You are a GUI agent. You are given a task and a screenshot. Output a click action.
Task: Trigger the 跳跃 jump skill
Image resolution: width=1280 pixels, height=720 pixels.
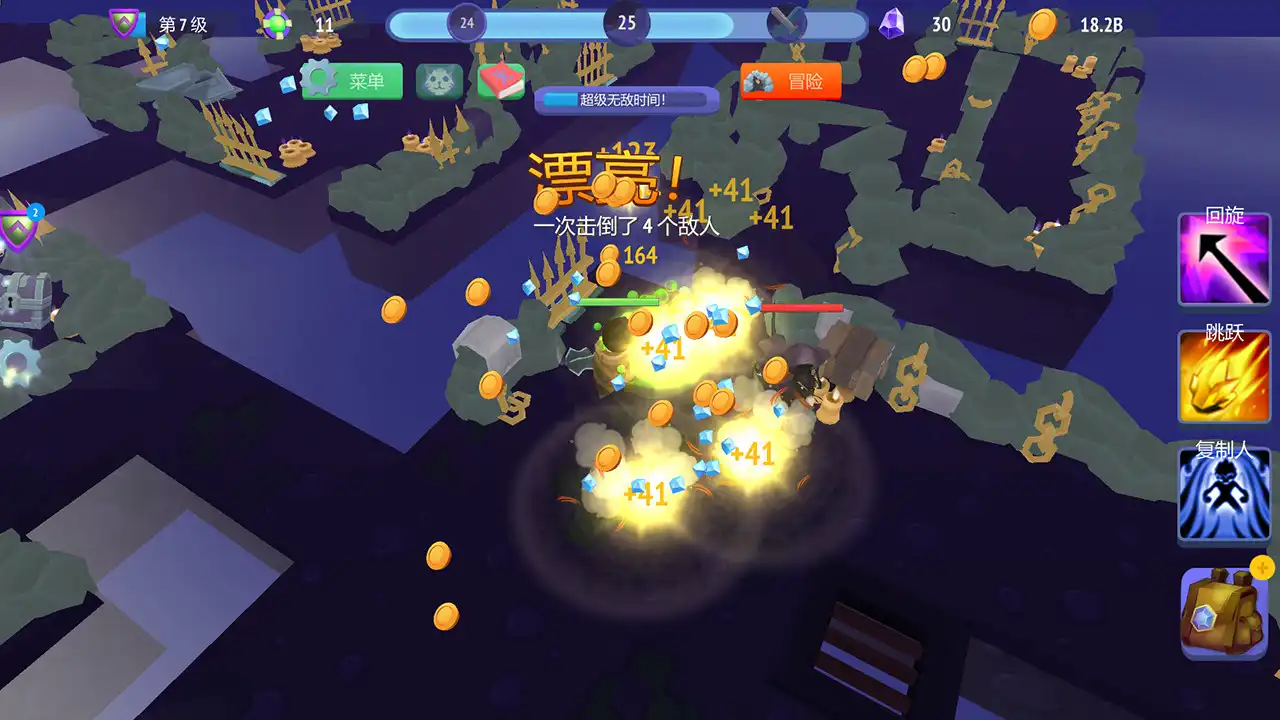pyautogui.click(x=1223, y=375)
